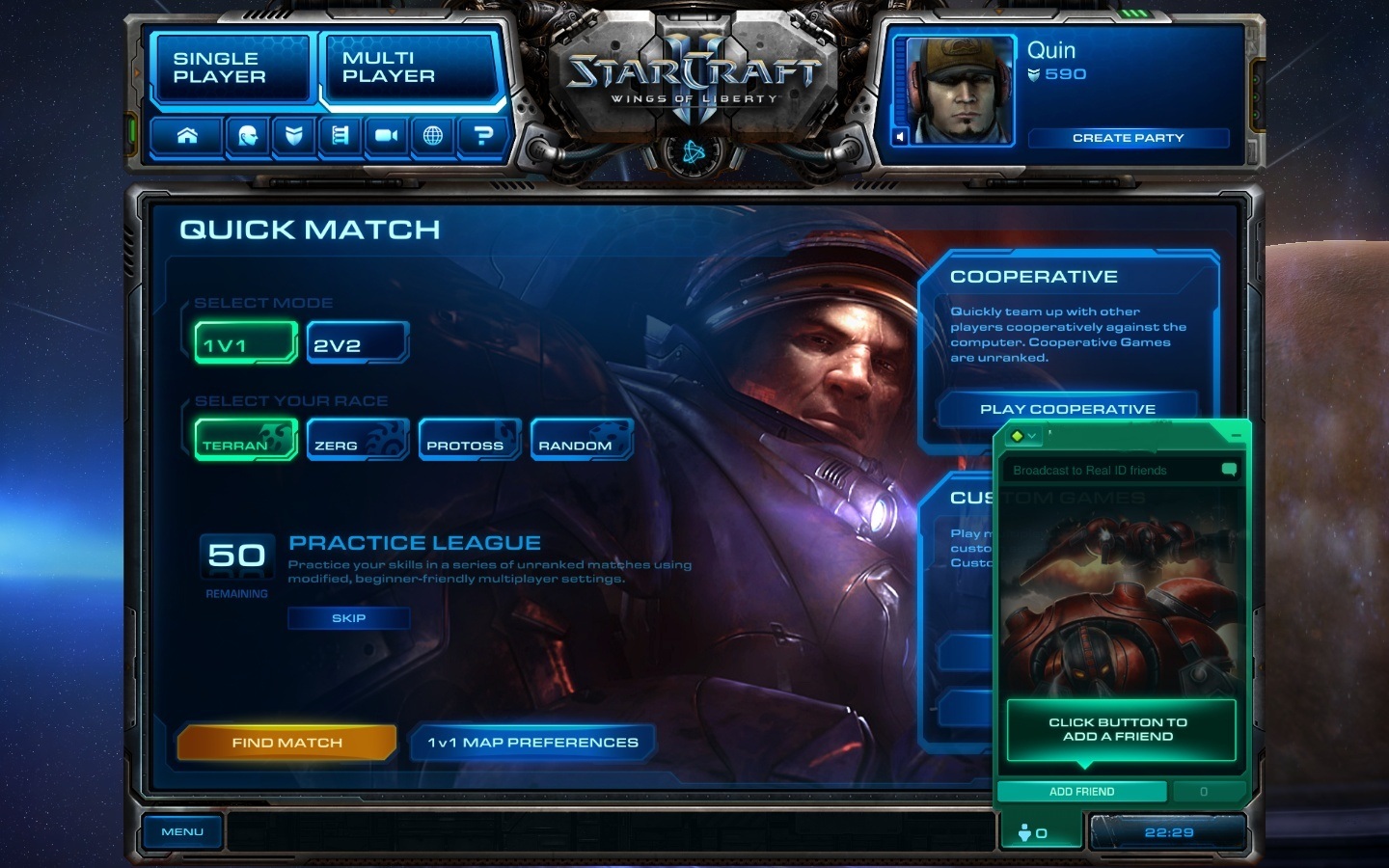This screenshot has width=1389, height=868.
Task: Go to the home screen icon
Action: click(187, 136)
